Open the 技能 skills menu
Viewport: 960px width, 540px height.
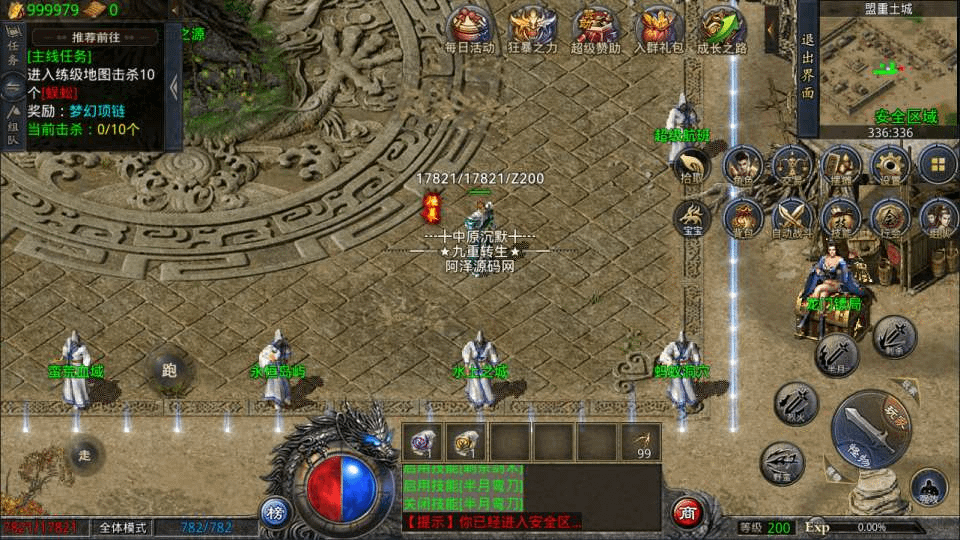839,217
